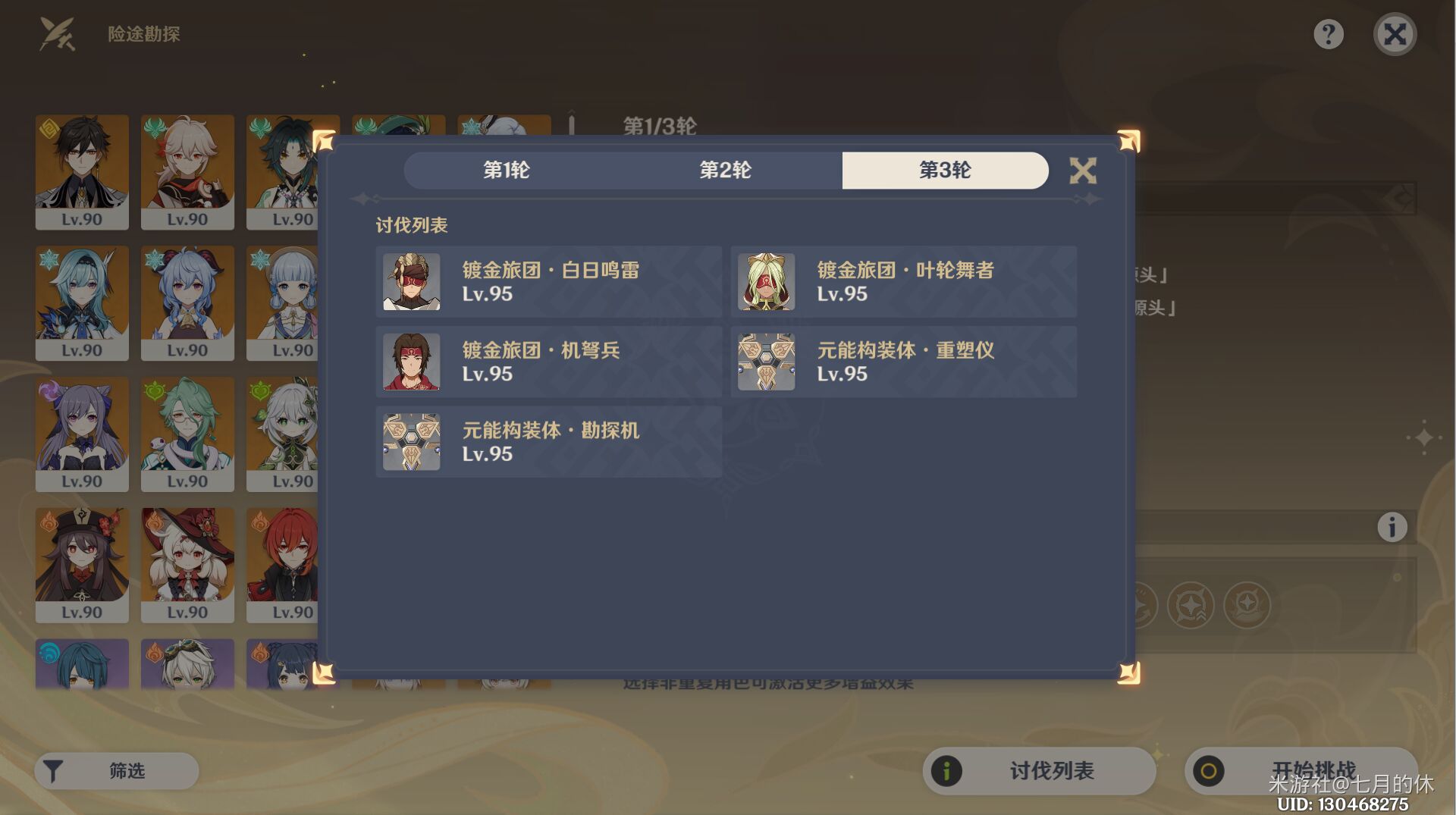Image resolution: width=1456 pixels, height=815 pixels.
Task: Select Keqing's character portrait
Action: 82,434
